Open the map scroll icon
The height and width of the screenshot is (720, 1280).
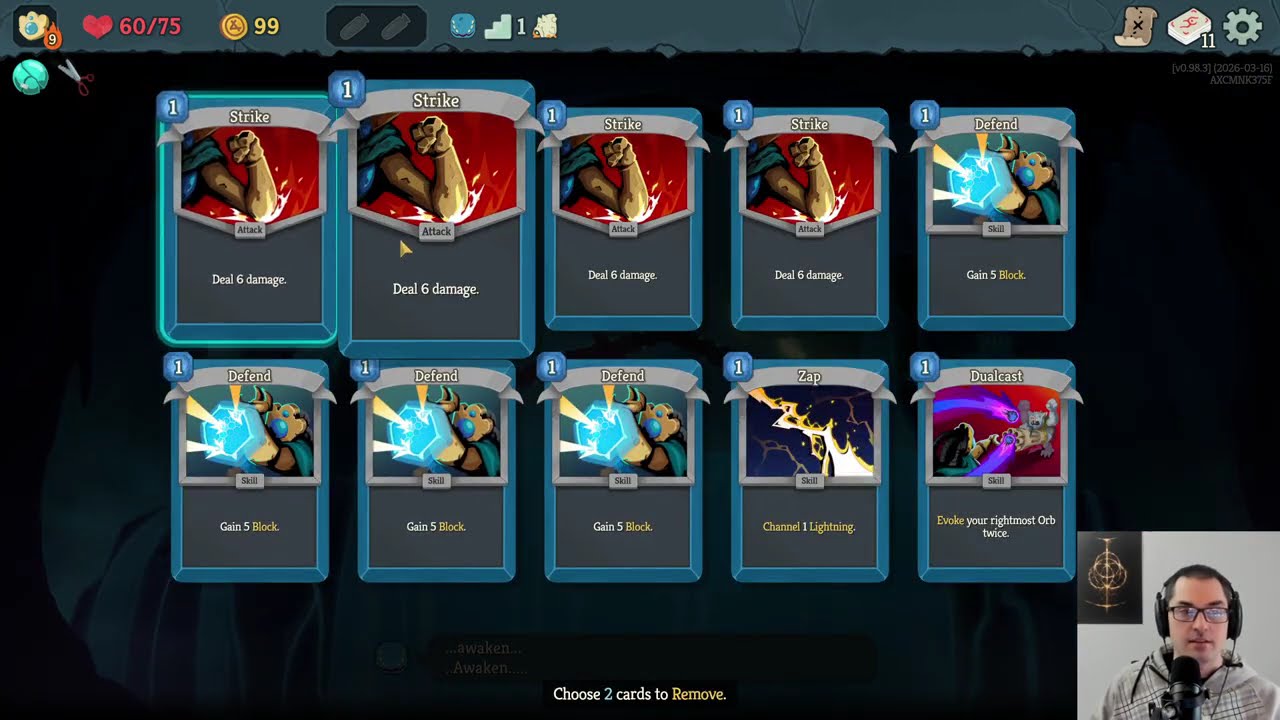(1136, 27)
